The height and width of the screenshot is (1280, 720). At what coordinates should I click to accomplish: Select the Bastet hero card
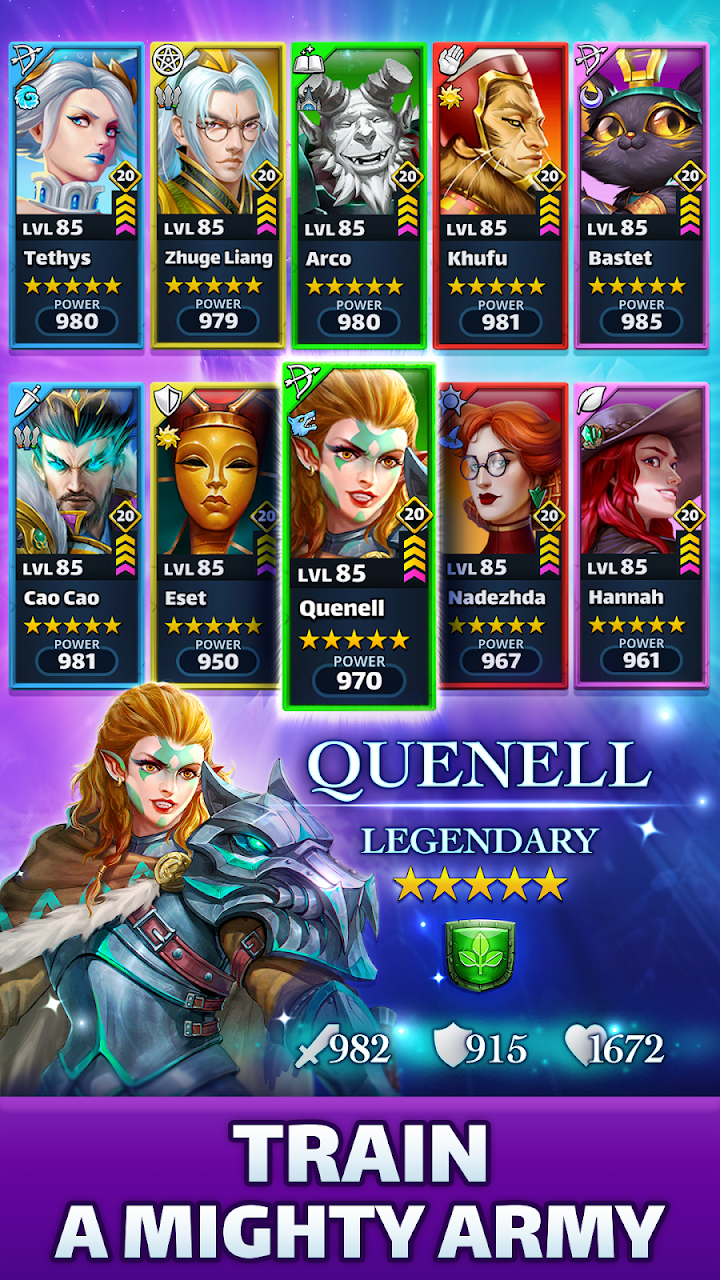tap(641, 195)
